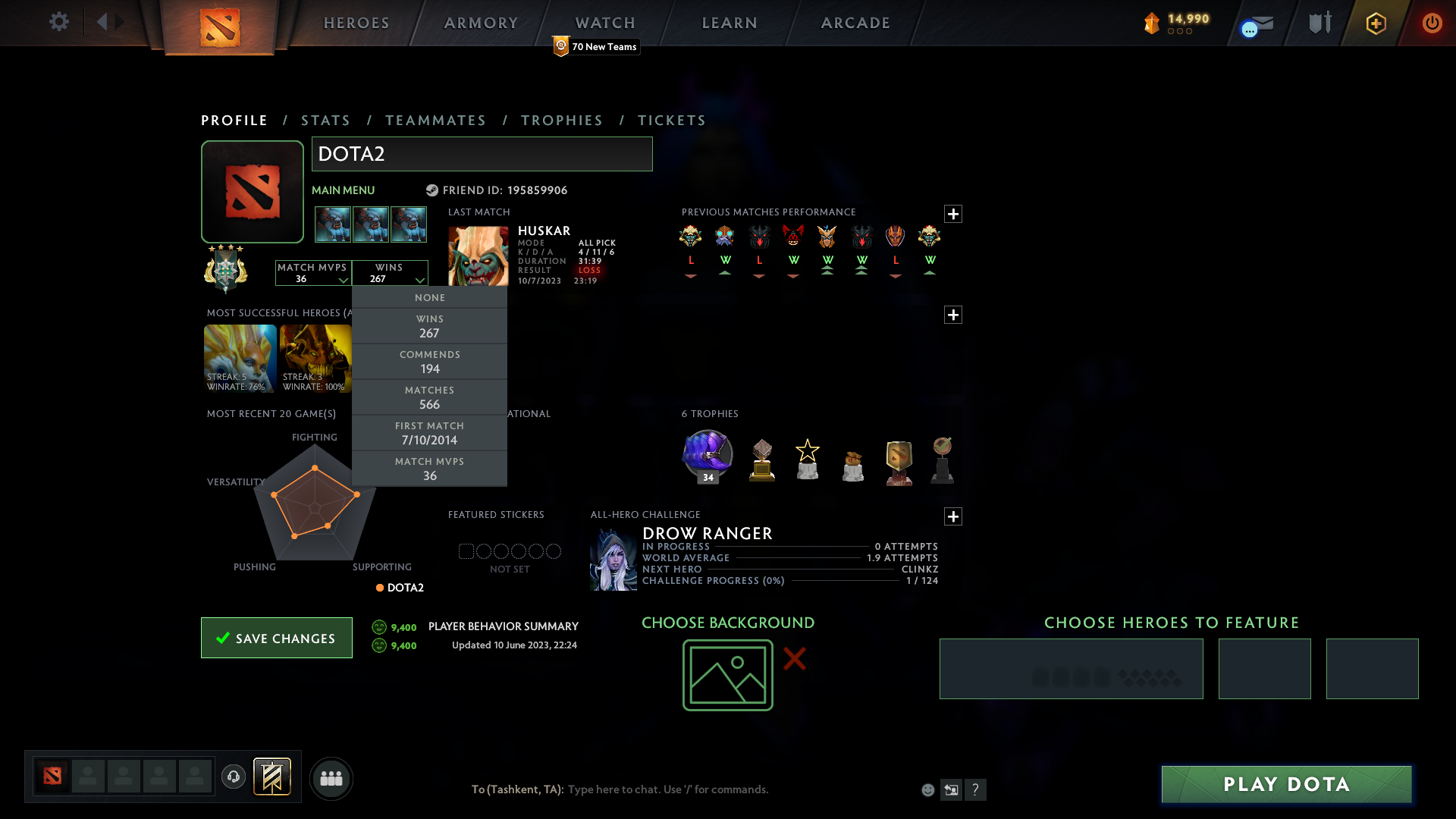Screen dimensions: 1456x819
Task: Open the friends list people icon
Action: (331, 778)
